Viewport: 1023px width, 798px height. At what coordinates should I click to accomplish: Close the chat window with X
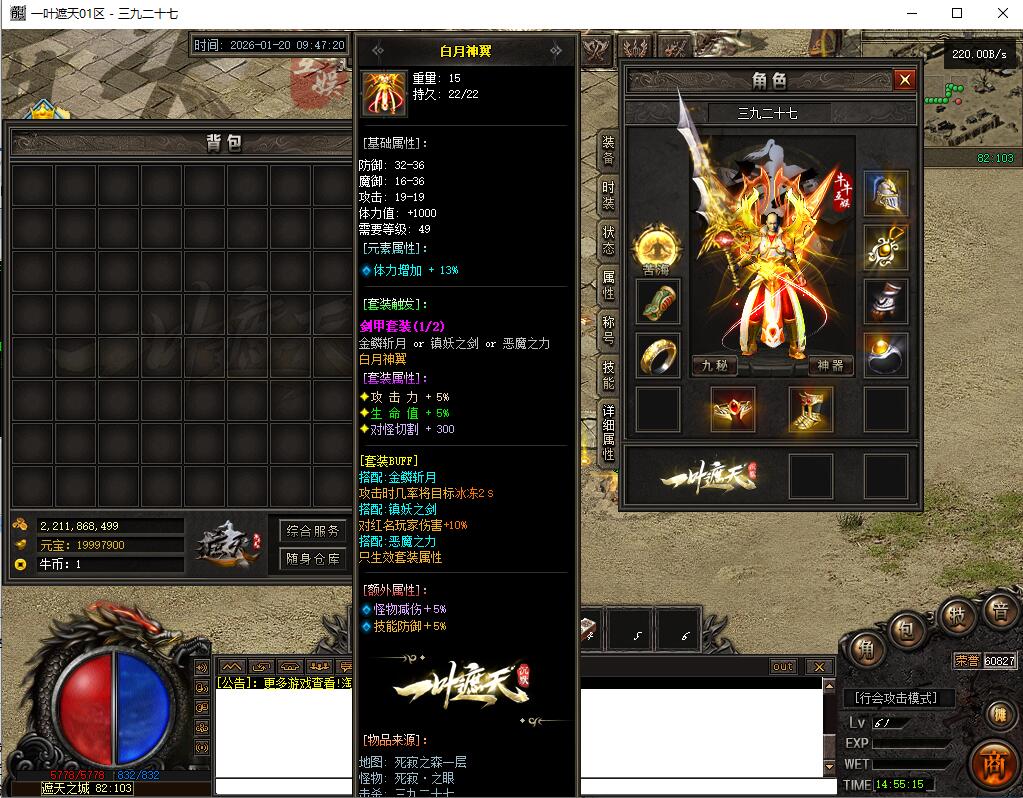(x=819, y=667)
